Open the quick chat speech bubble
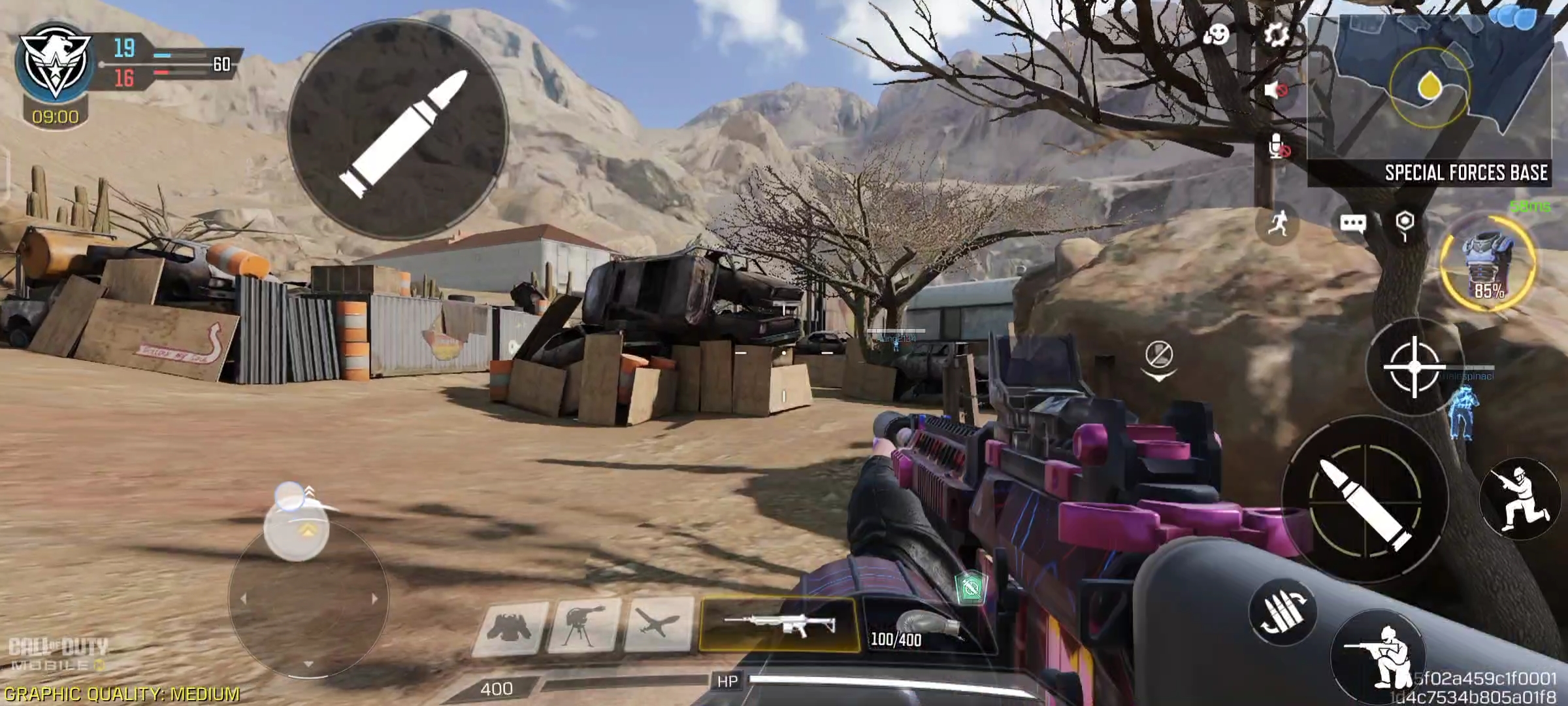The width and height of the screenshot is (1568, 706). coord(1352,224)
